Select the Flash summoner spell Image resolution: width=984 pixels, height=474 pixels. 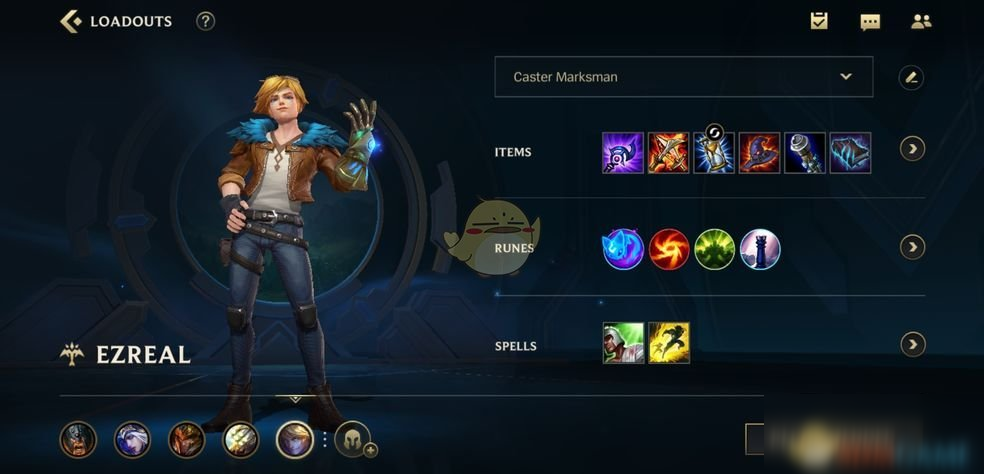[669, 343]
